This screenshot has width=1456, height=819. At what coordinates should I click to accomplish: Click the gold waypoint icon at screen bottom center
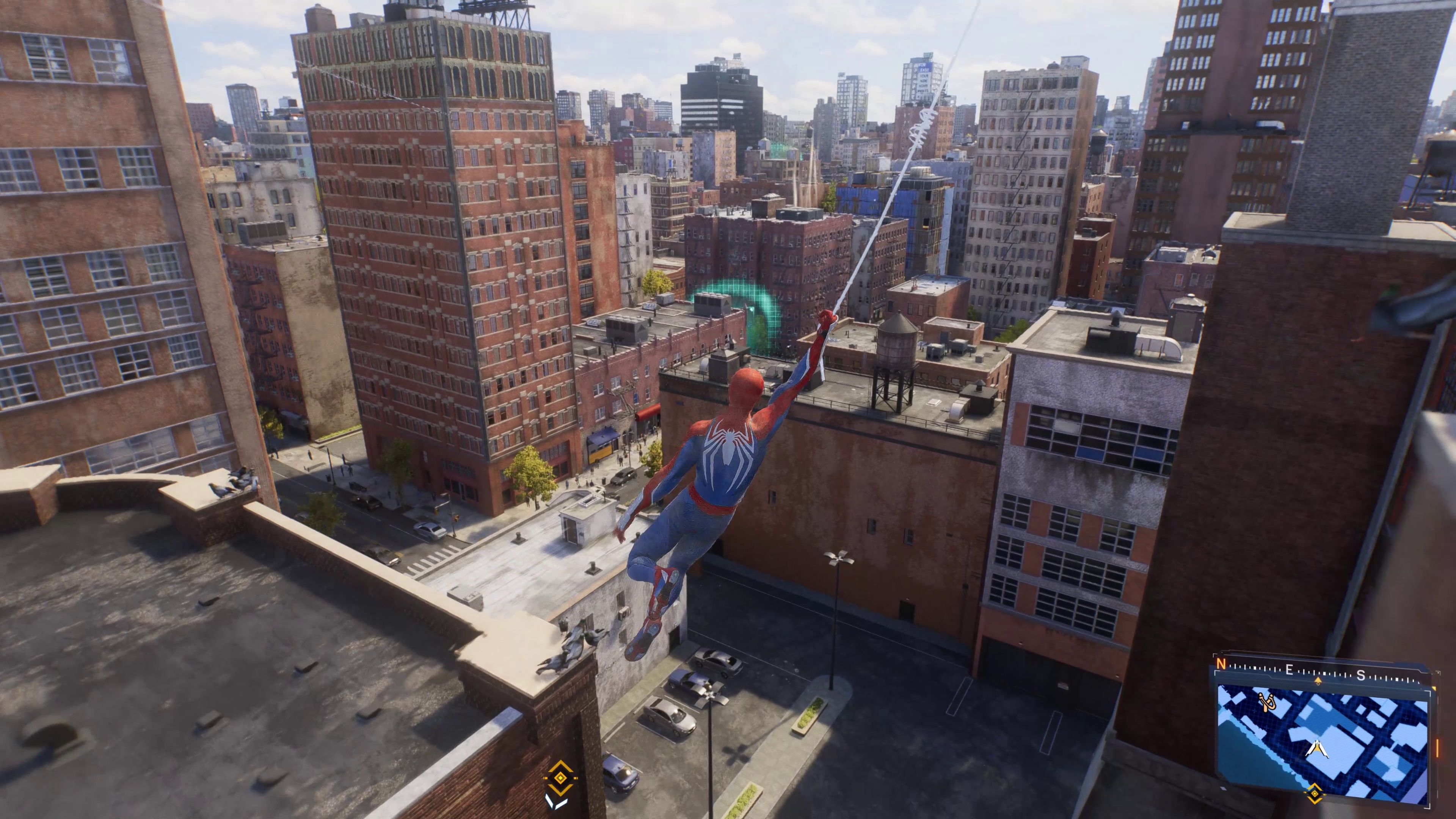pos(560,778)
